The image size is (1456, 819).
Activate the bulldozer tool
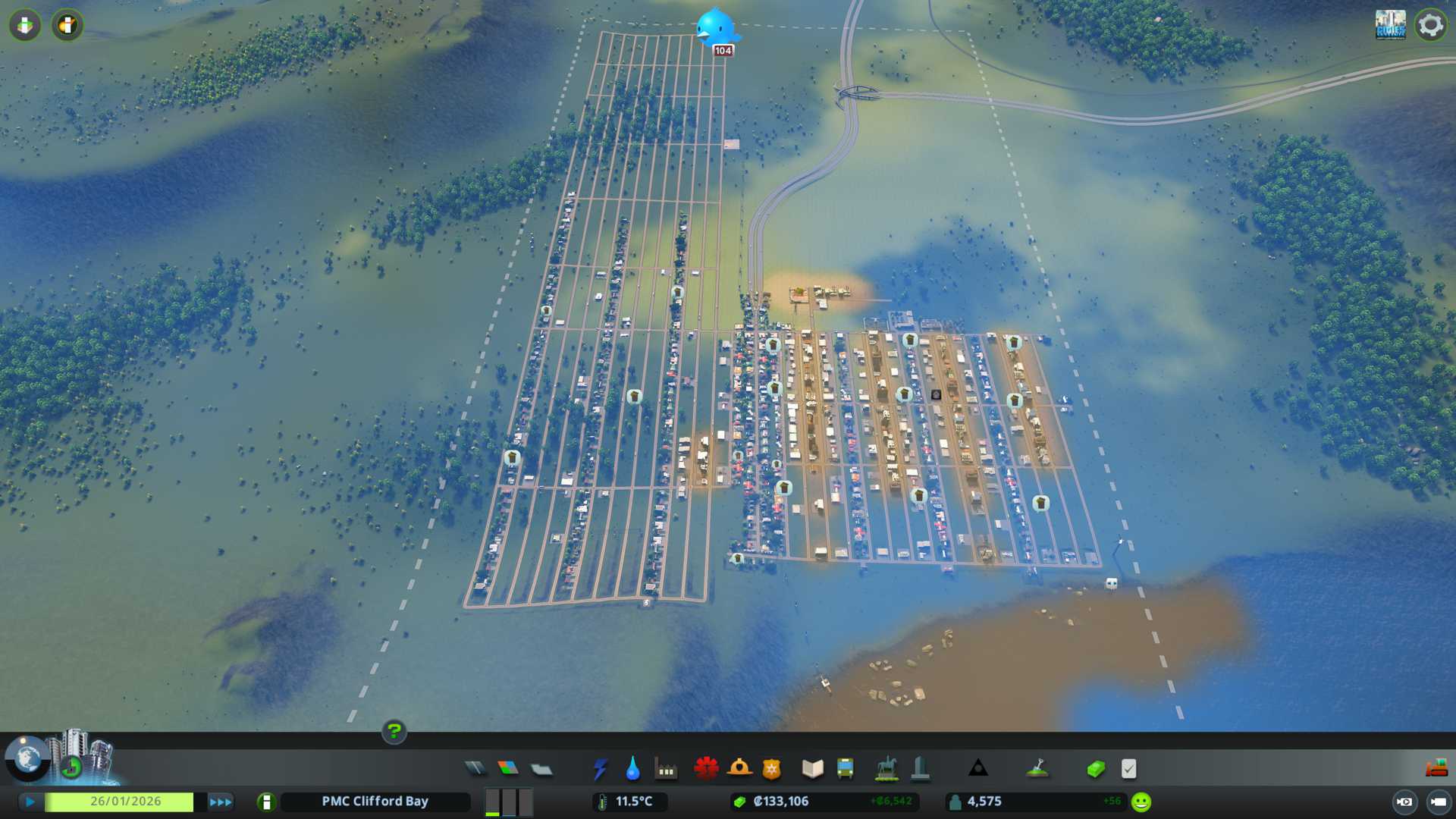[1436, 769]
